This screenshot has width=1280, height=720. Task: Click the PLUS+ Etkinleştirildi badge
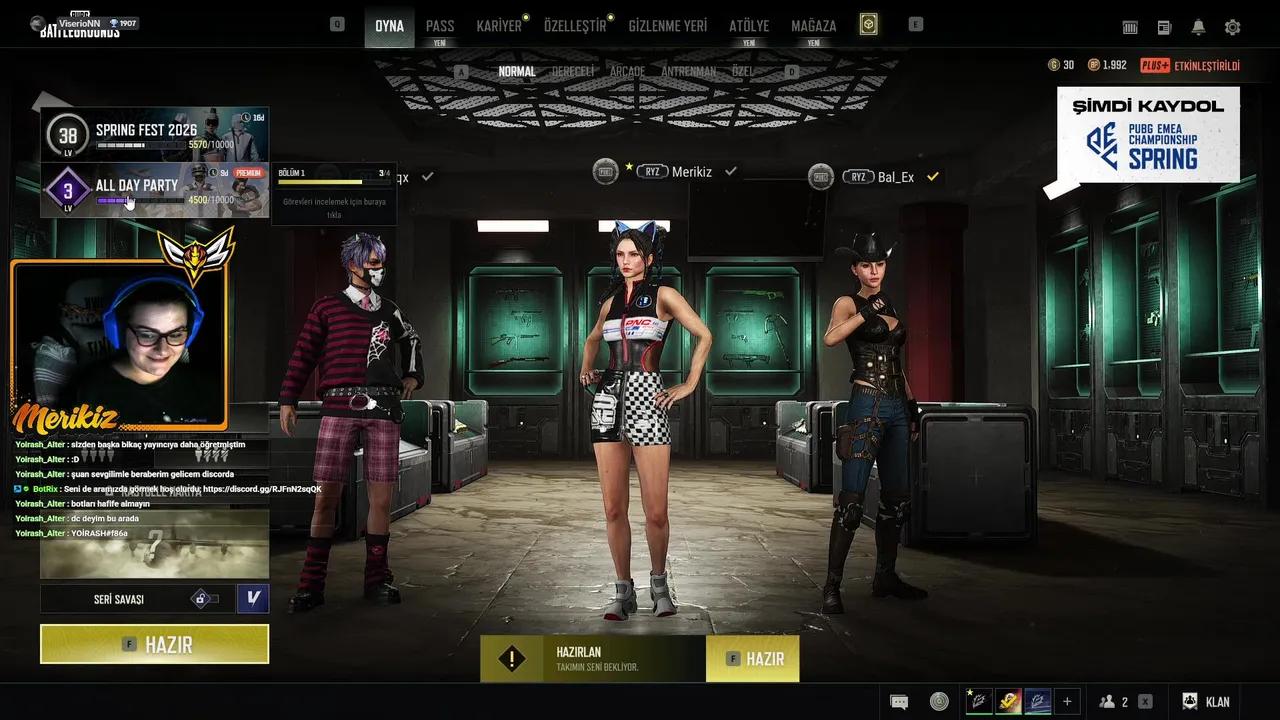pyautogui.click(x=1189, y=66)
